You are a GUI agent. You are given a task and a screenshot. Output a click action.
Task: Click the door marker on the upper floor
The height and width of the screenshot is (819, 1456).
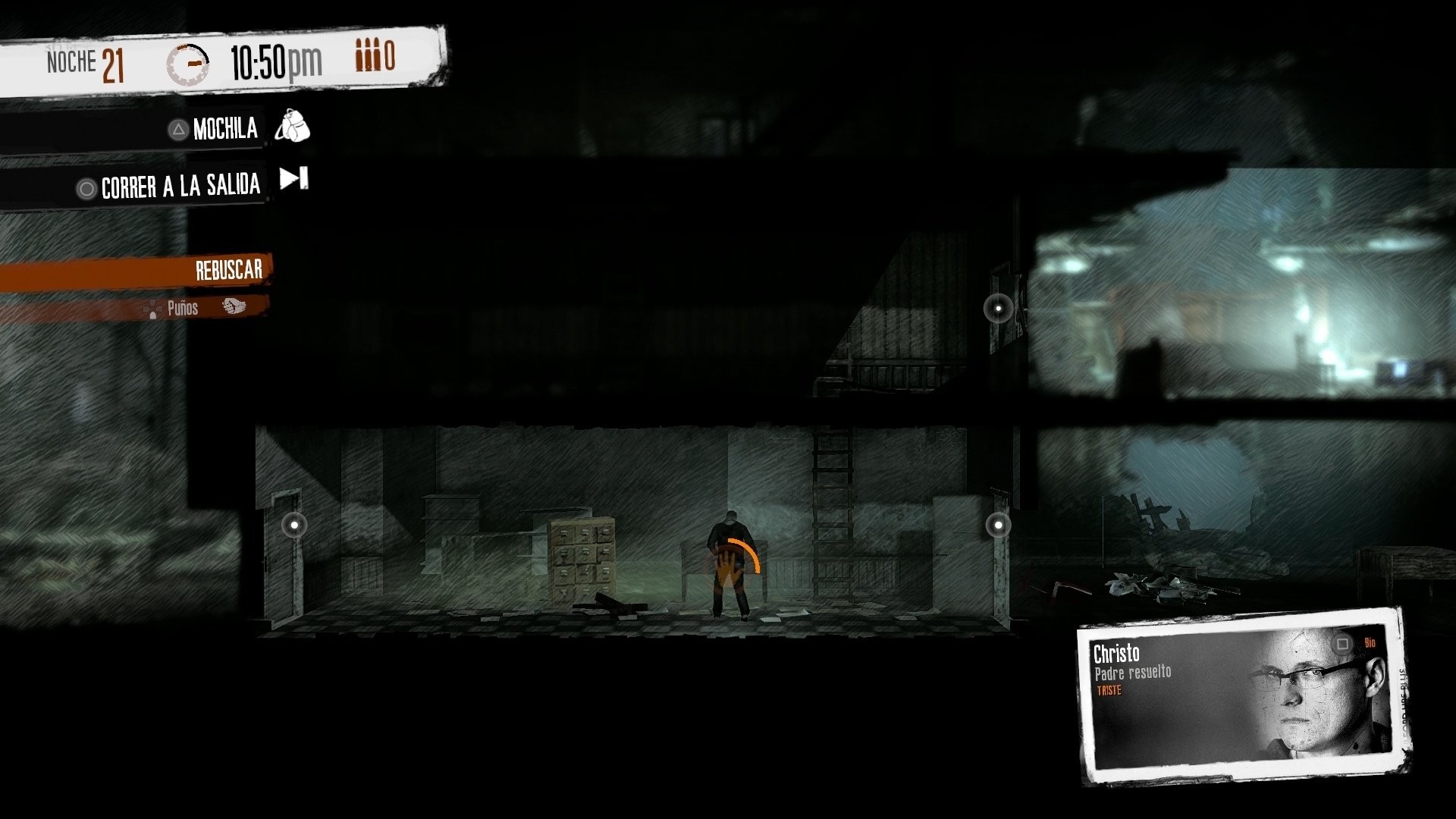(x=999, y=309)
